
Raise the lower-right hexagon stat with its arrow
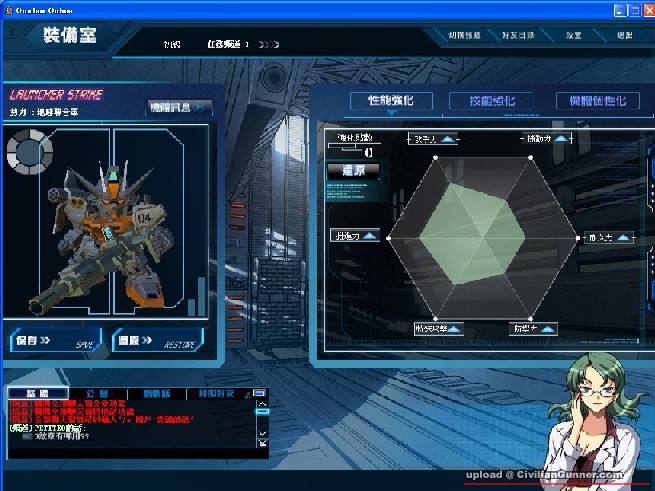(548, 328)
